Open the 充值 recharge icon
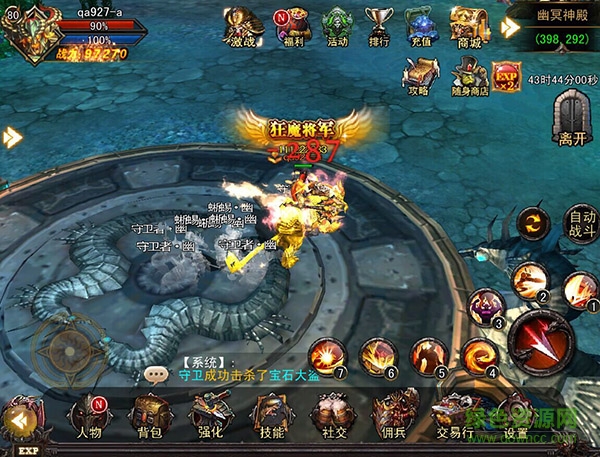 420,27
